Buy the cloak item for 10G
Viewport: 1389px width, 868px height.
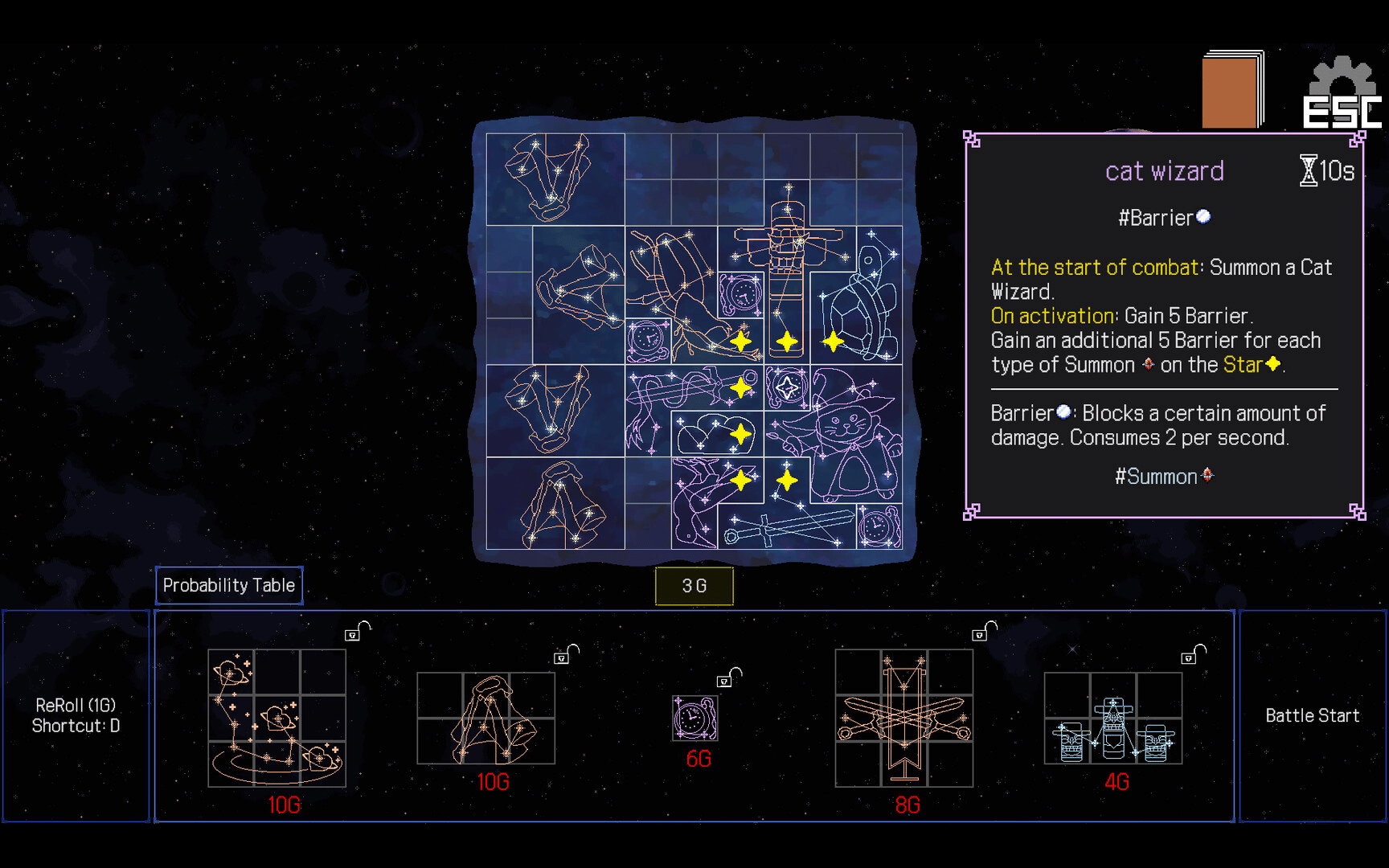[486, 718]
